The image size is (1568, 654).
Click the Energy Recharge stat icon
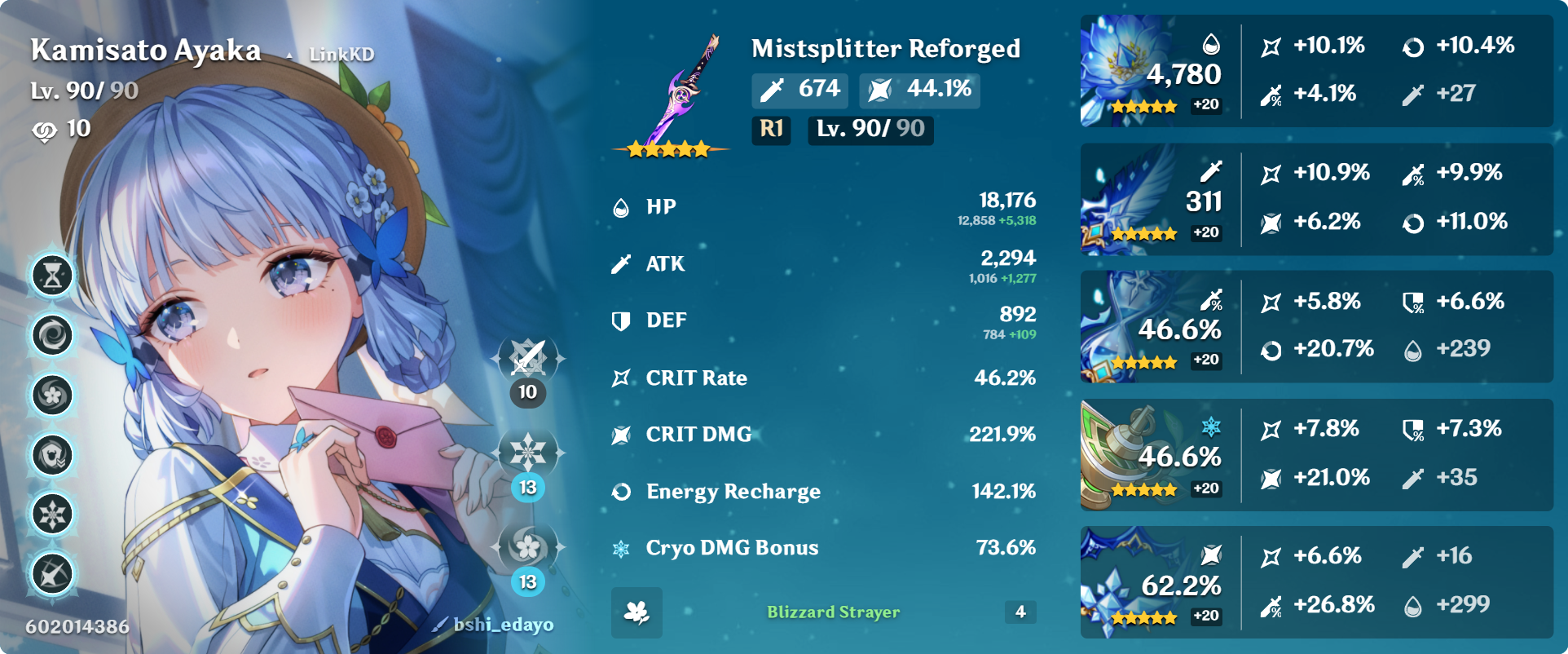622,491
